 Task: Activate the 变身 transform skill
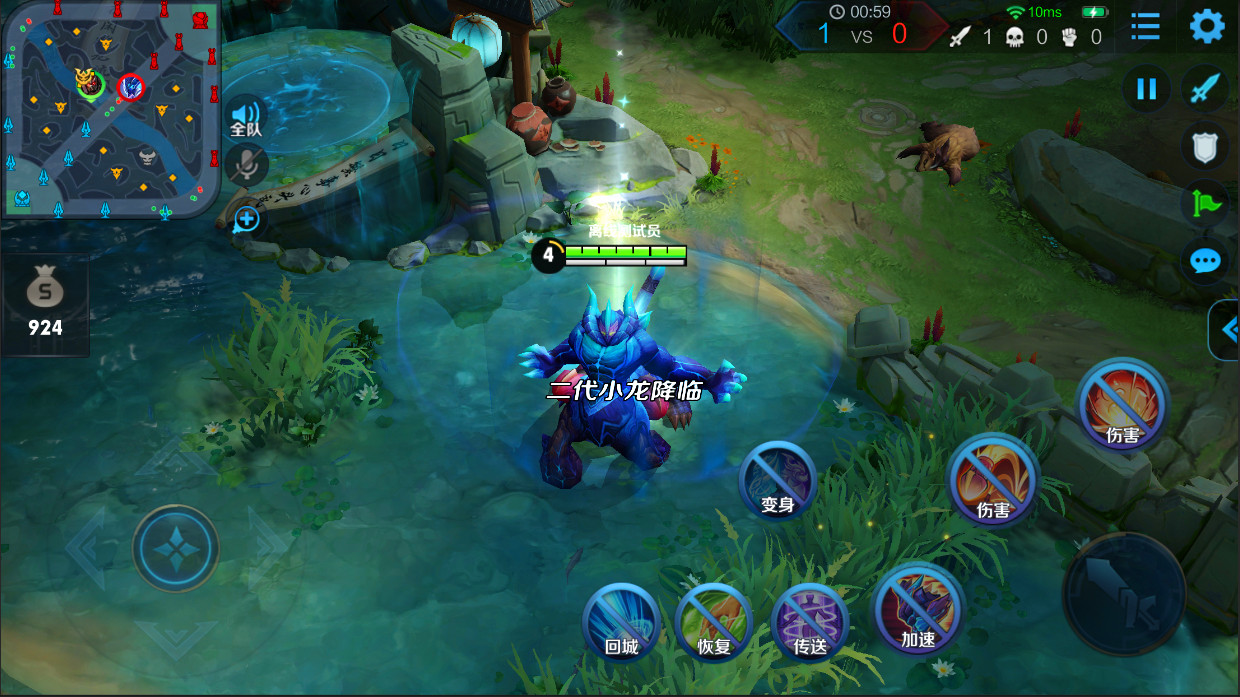(777, 481)
